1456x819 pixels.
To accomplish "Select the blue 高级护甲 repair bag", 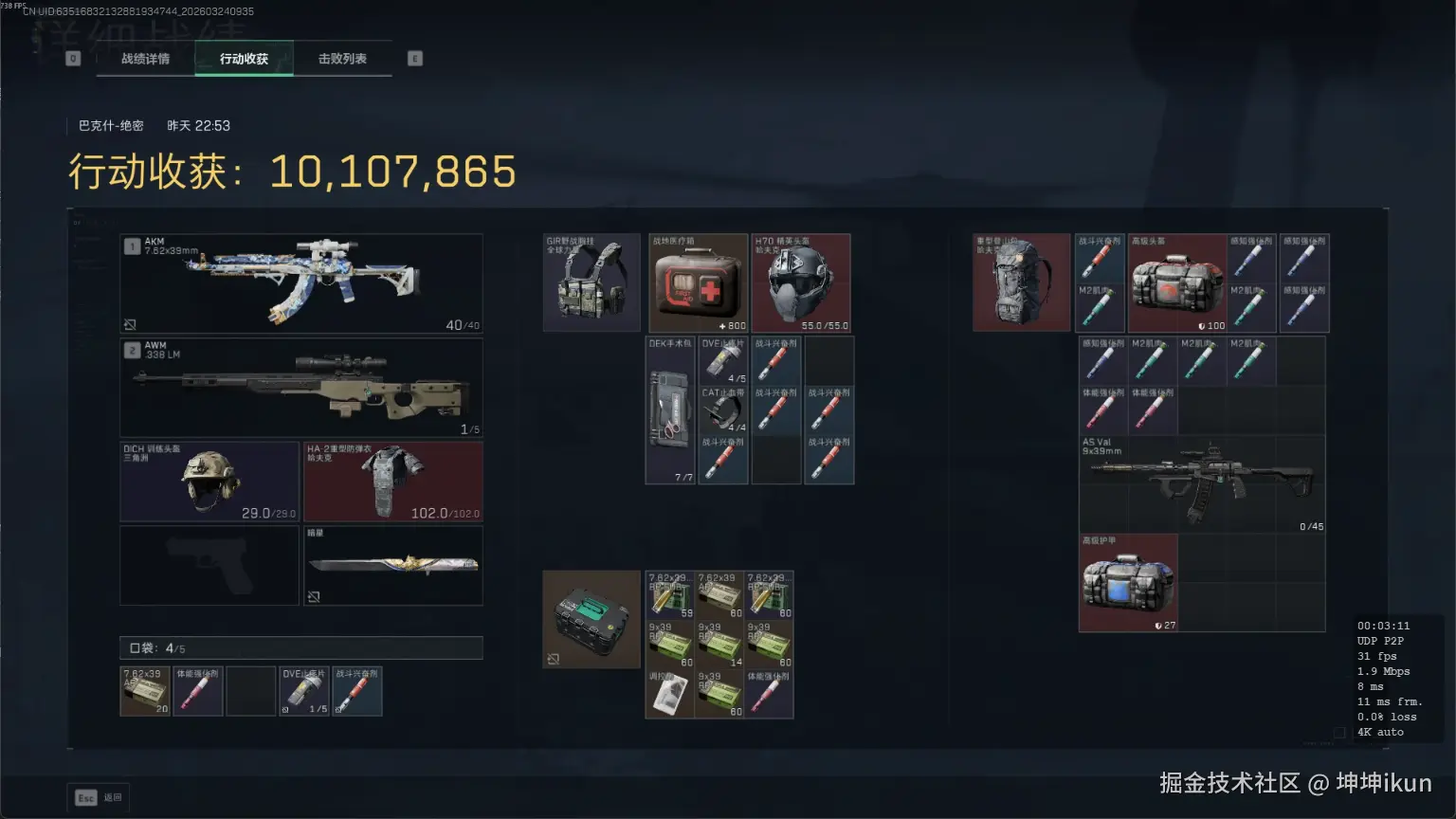I will click(x=1128, y=582).
